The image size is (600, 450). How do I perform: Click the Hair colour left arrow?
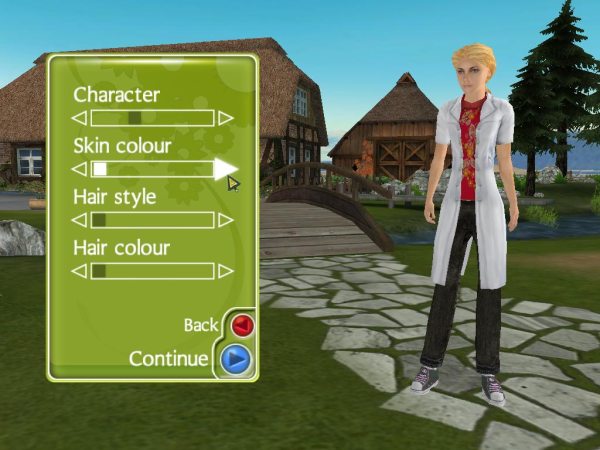(x=80, y=271)
